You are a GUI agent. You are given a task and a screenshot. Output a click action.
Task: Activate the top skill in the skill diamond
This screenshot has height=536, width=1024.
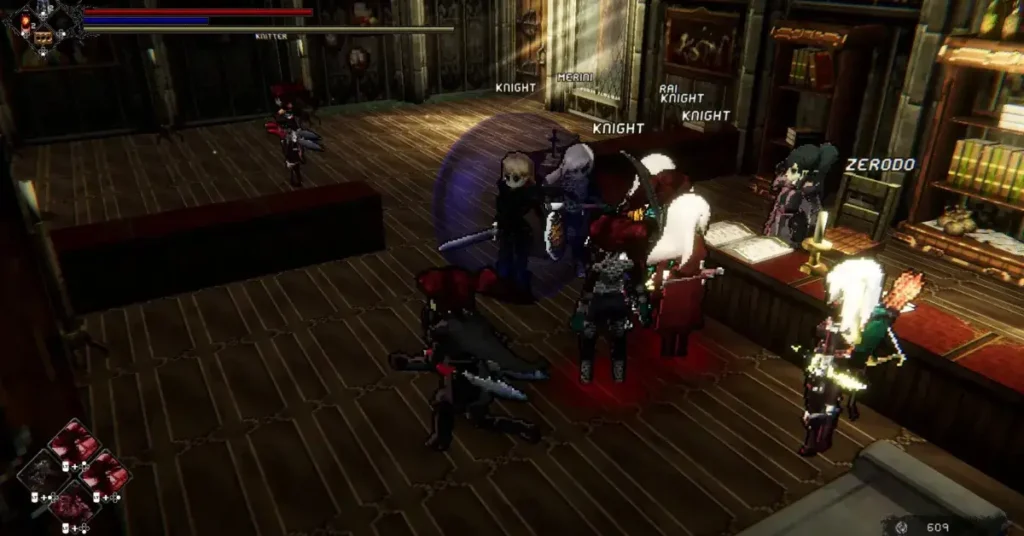point(73,439)
